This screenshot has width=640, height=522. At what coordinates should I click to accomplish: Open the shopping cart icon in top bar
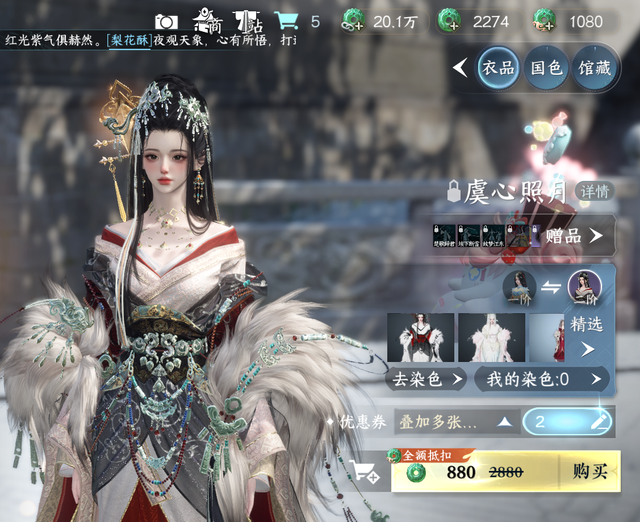click(x=286, y=21)
